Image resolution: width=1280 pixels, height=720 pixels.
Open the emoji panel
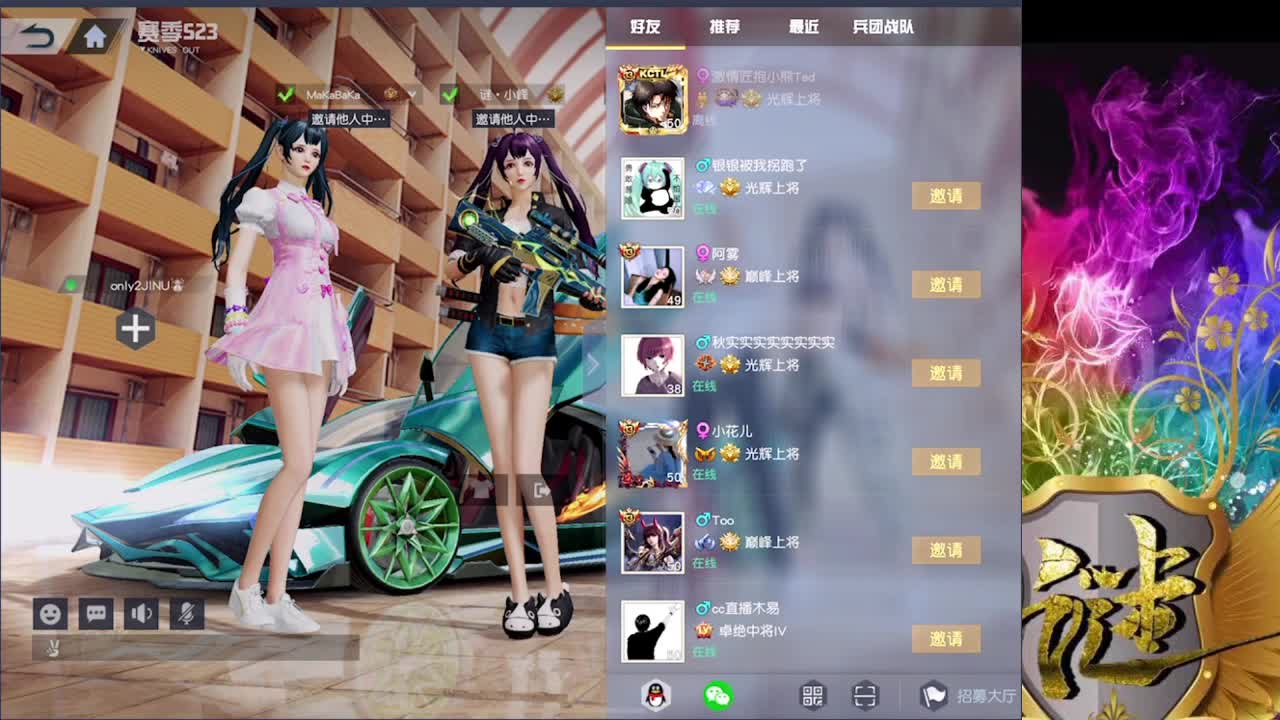(50, 614)
